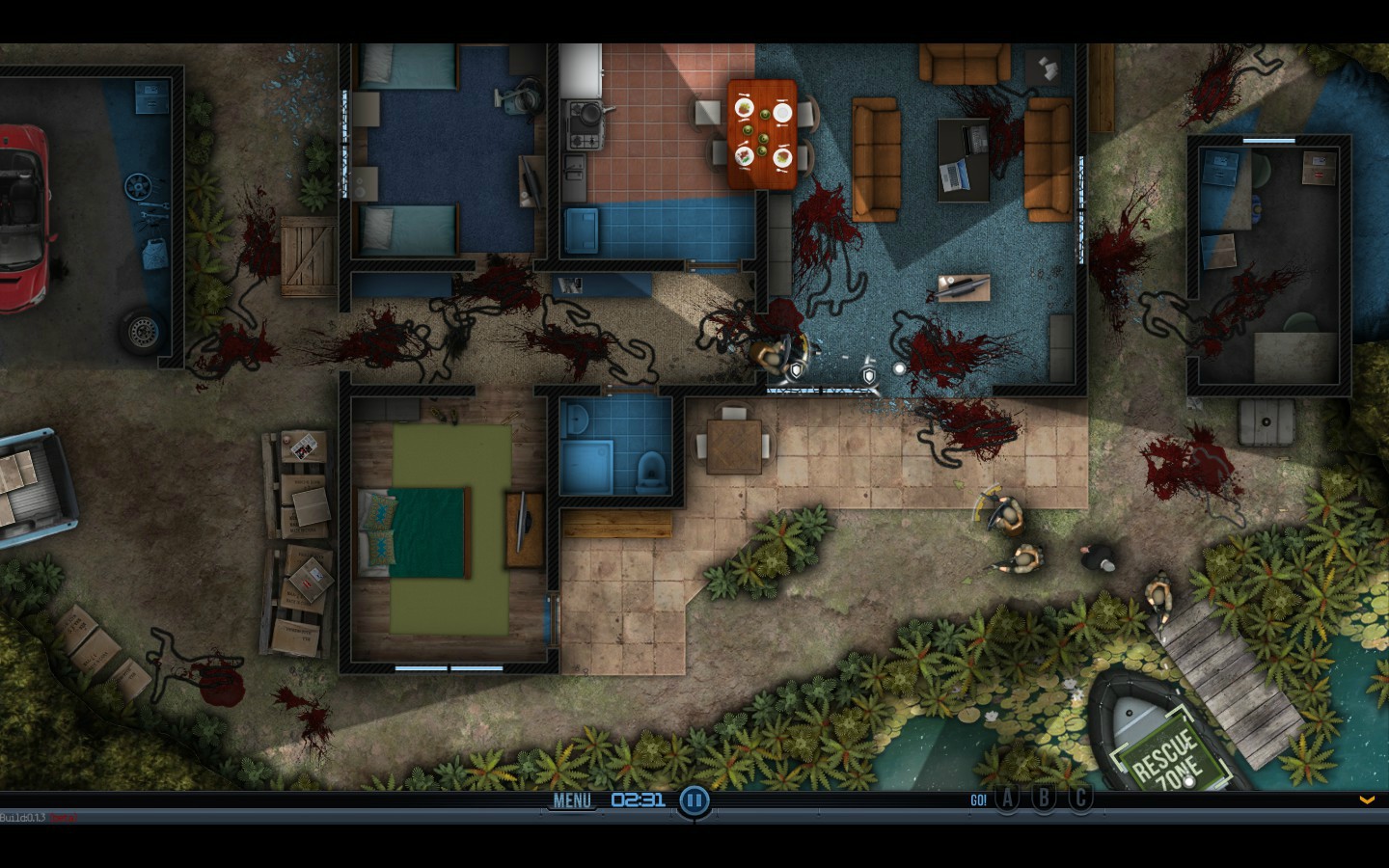The image size is (1389, 868).
Task: Pause the mission with the pause button
Action: (x=694, y=800)
